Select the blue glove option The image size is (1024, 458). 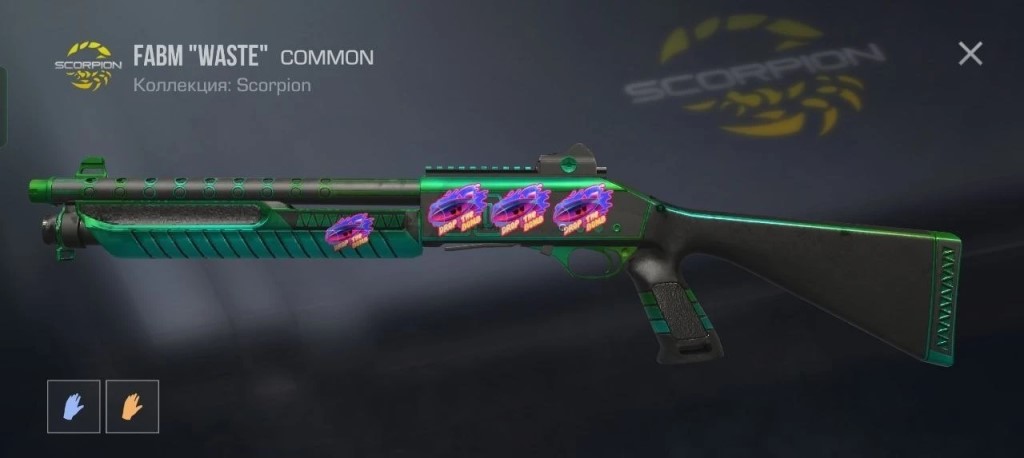tap(74, 406)
